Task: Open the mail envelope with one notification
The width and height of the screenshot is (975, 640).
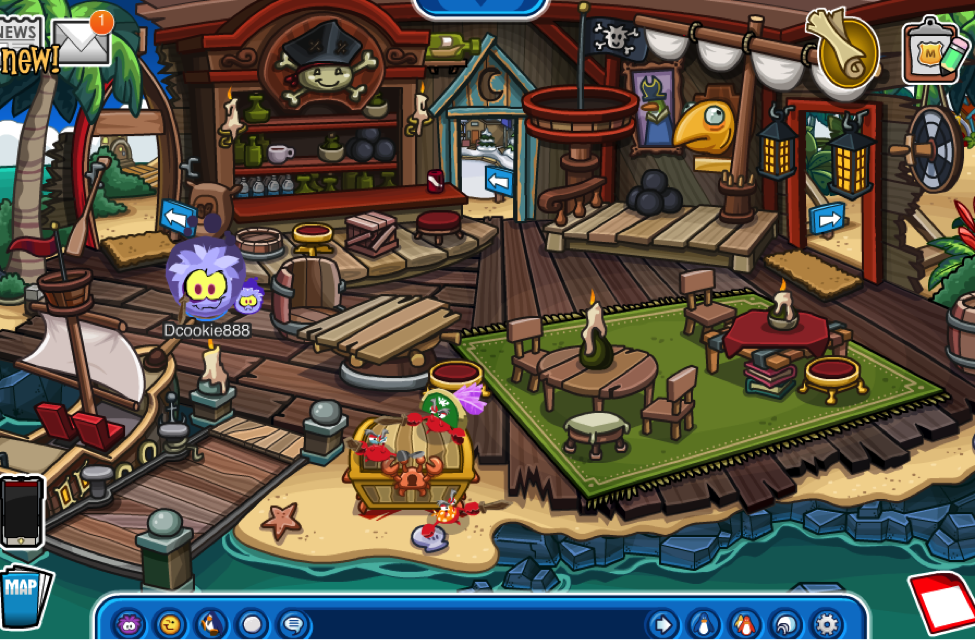Action: click(x=82, y=40)
